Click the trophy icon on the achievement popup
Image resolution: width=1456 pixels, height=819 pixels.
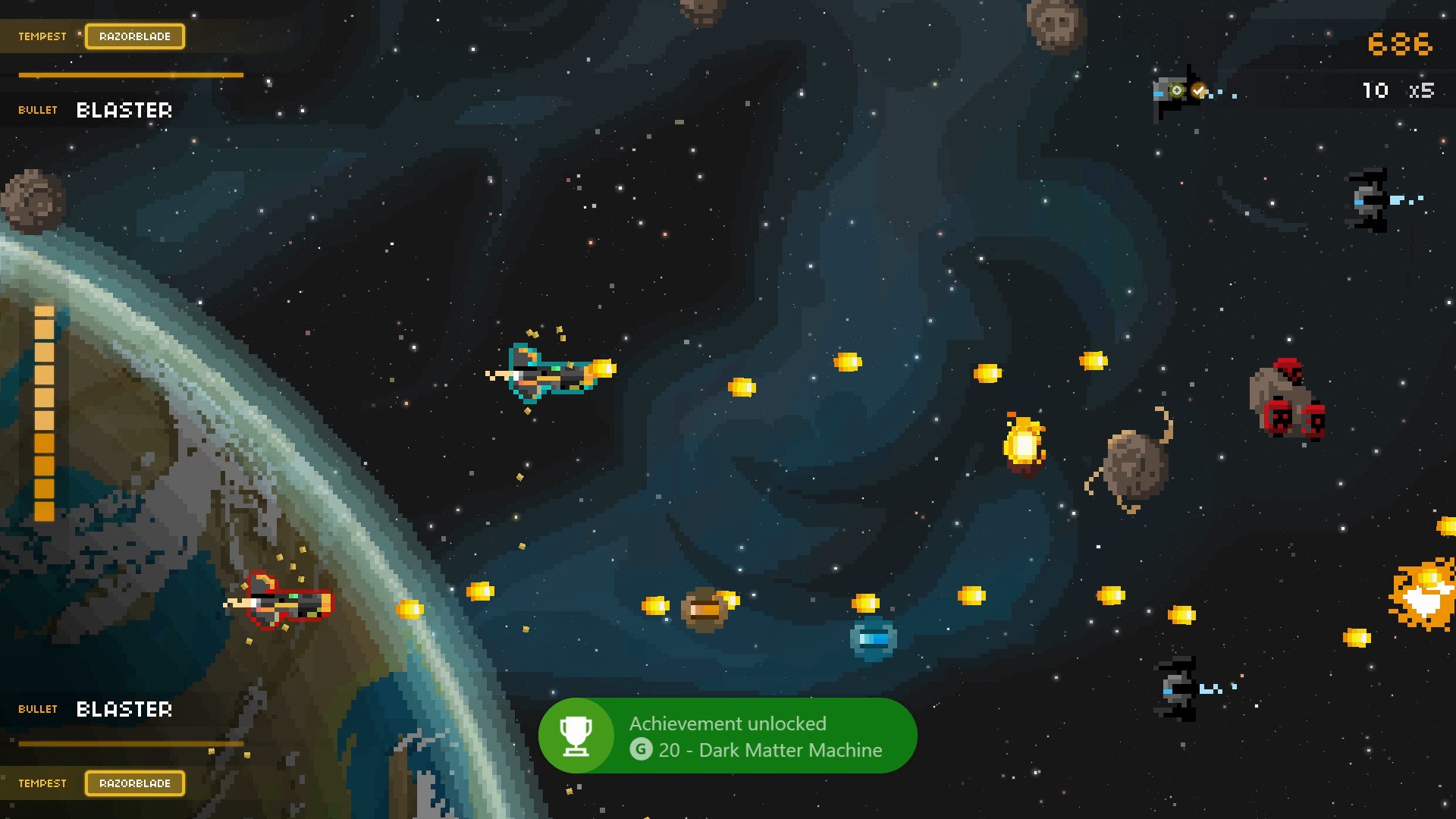click(576, 736)
